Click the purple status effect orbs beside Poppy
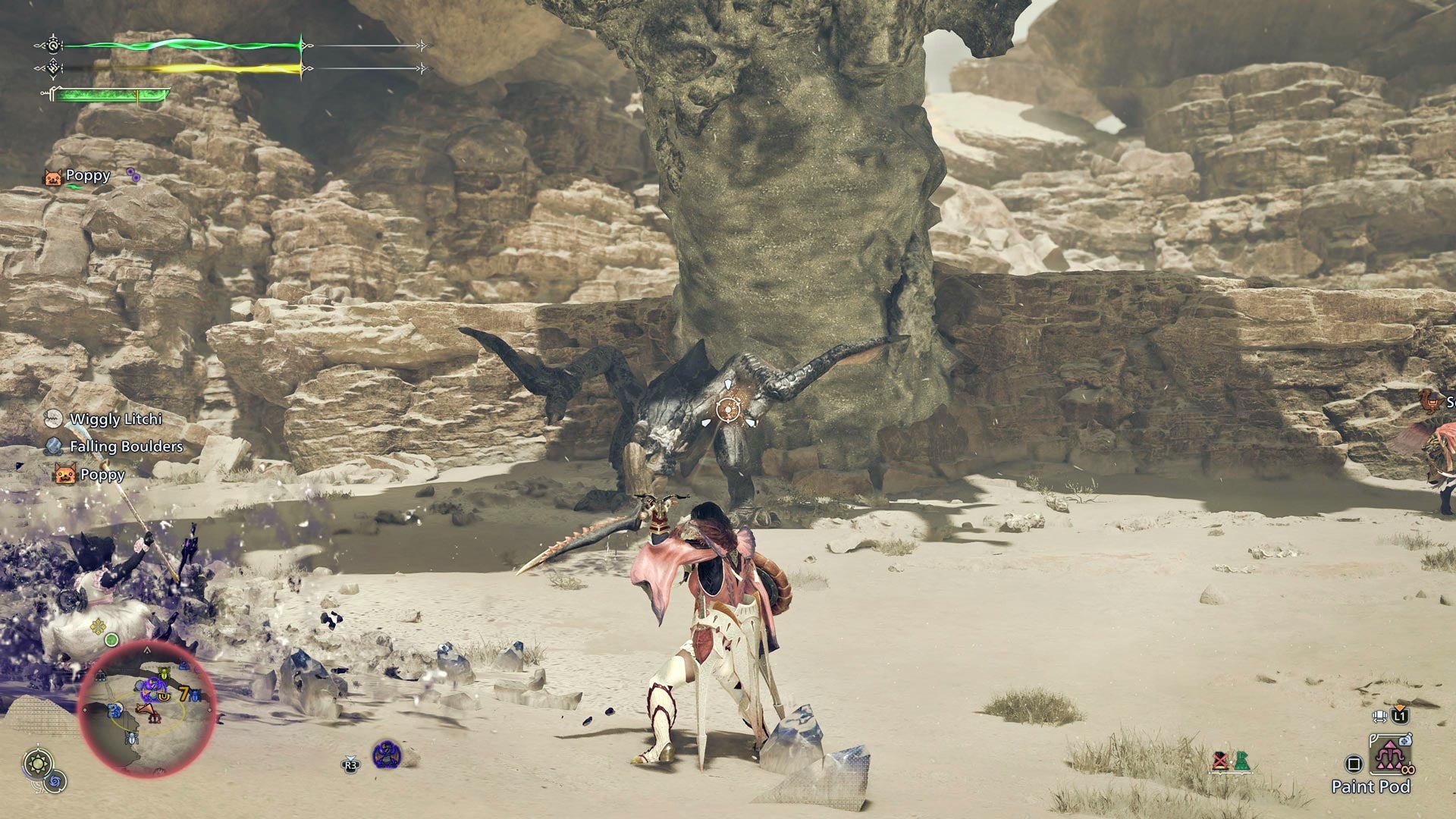This screenshot has width=1456, height=819. (133, 175)
